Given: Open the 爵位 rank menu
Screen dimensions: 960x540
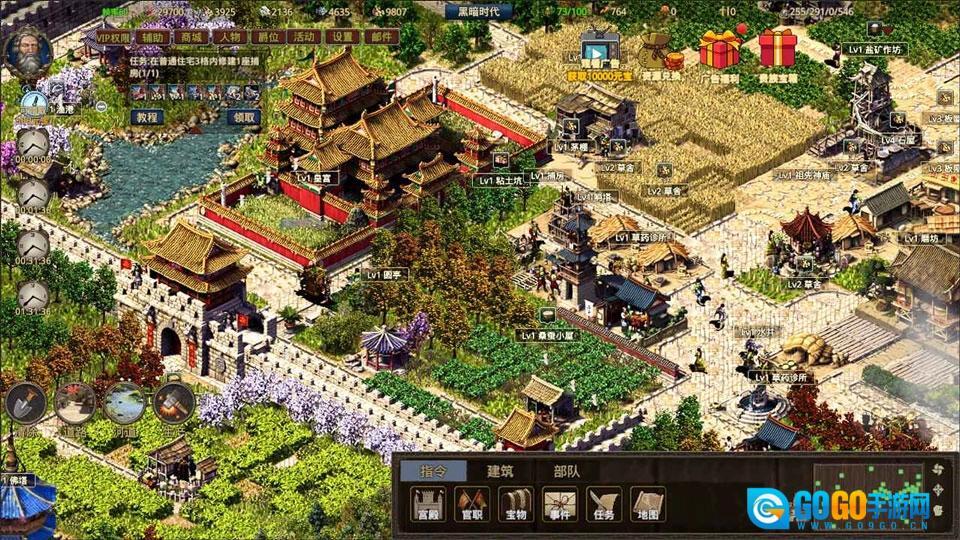Looking at the screenshot, I should pyautogui.click(x=267, y=37).
